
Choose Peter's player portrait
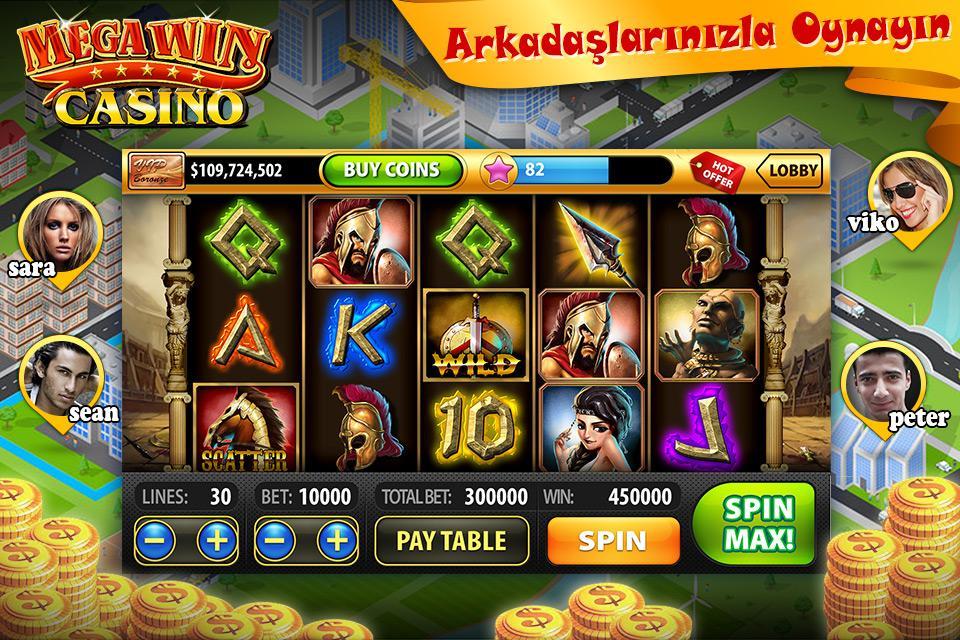881,385
